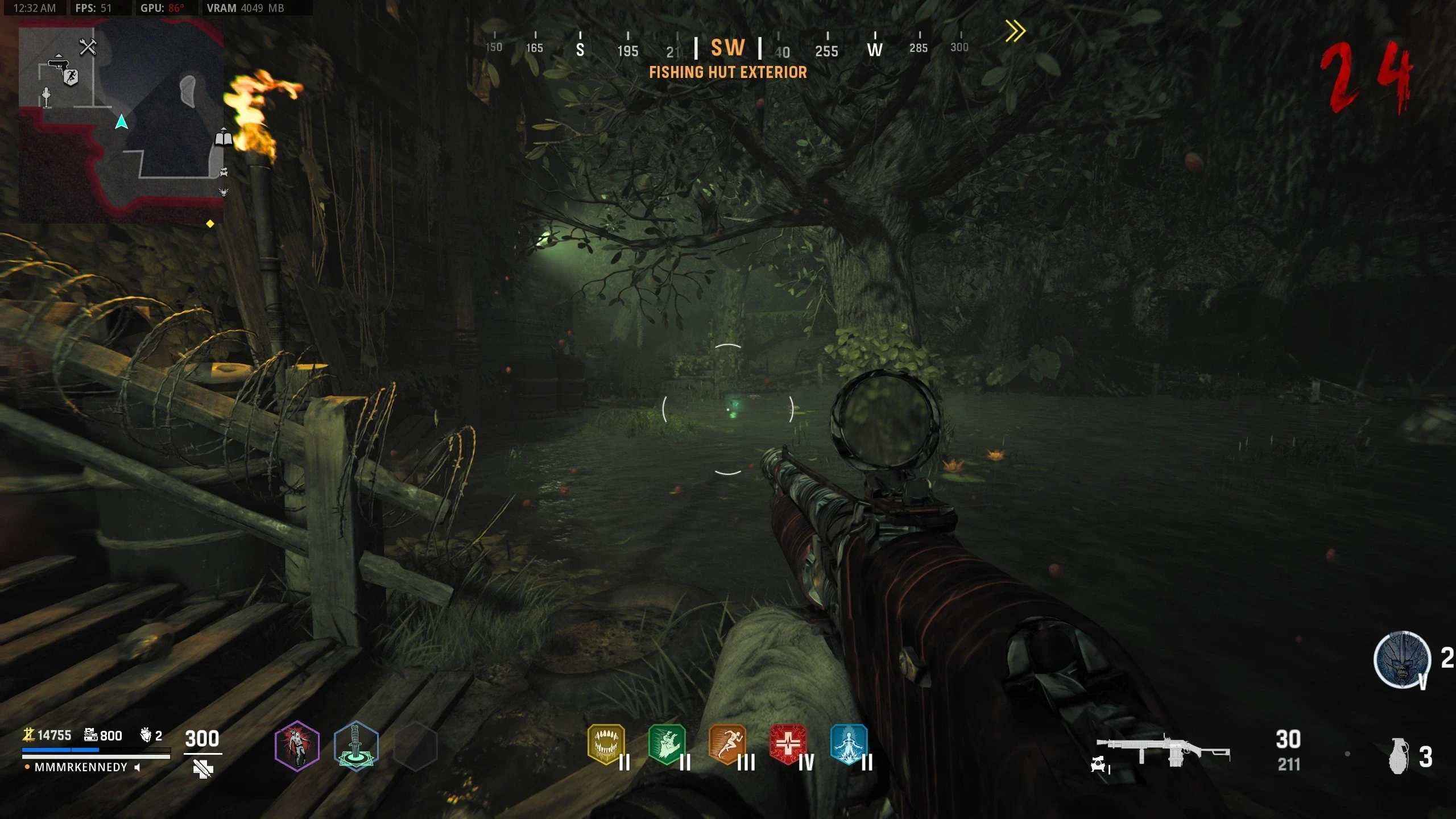Toggle the speaker icon beside MMMRKENNEDY
The image size is (1456, 819).
click(x=137, y=767)
